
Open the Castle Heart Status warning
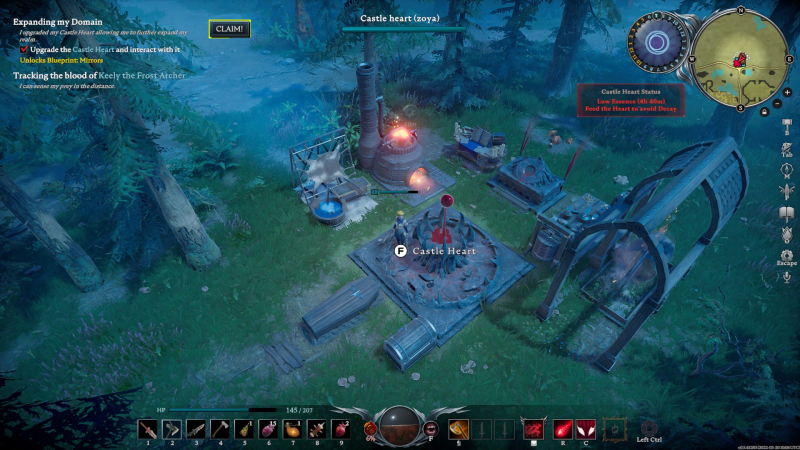pos(629,100)
